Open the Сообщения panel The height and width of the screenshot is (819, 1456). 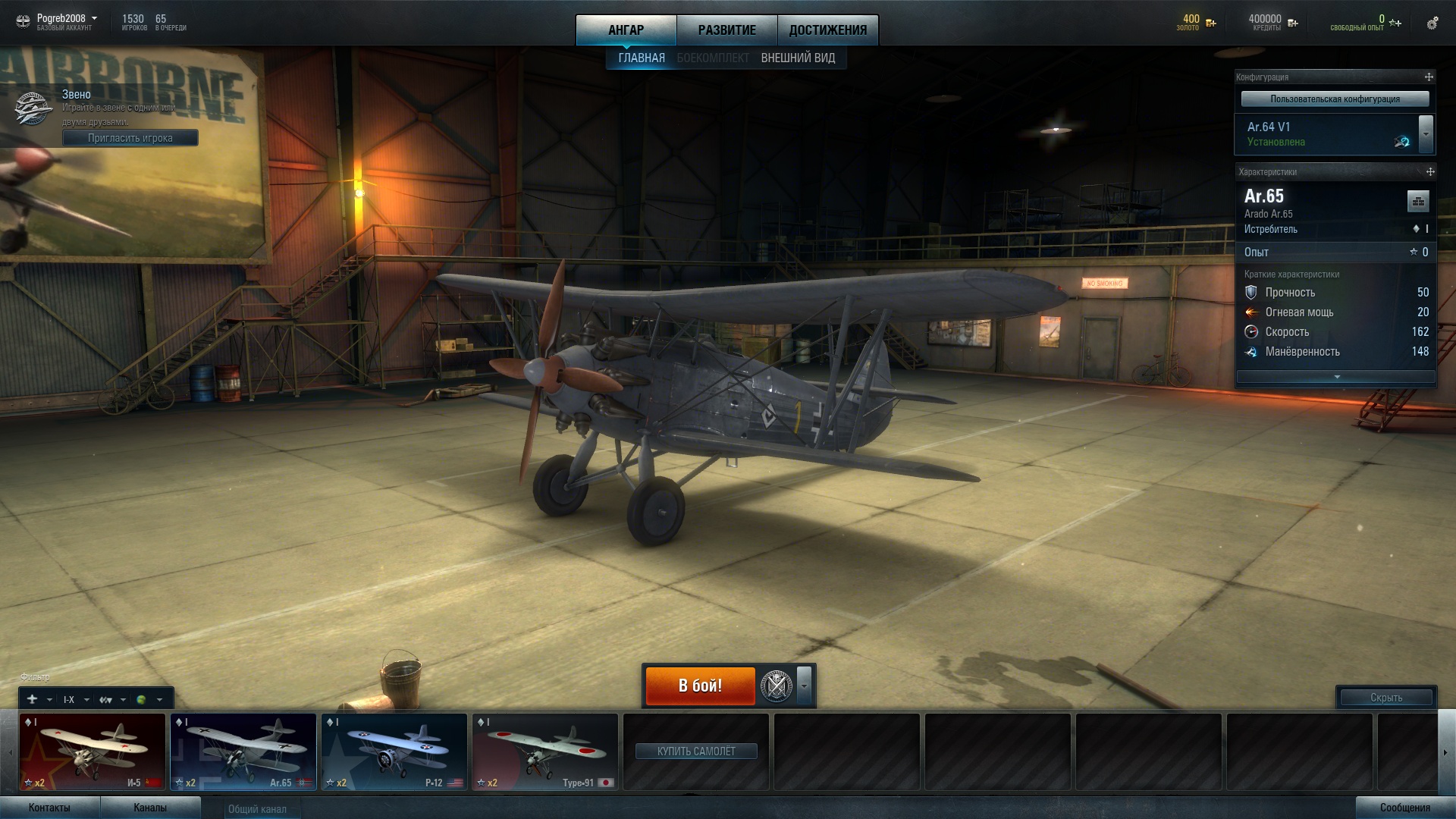click(x=1404, y=808)
